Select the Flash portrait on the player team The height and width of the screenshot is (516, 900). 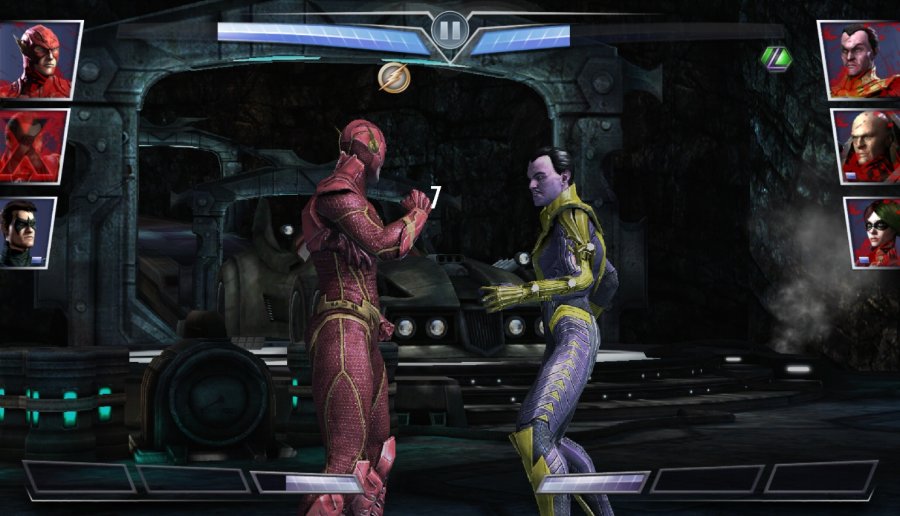coord(40,59)
